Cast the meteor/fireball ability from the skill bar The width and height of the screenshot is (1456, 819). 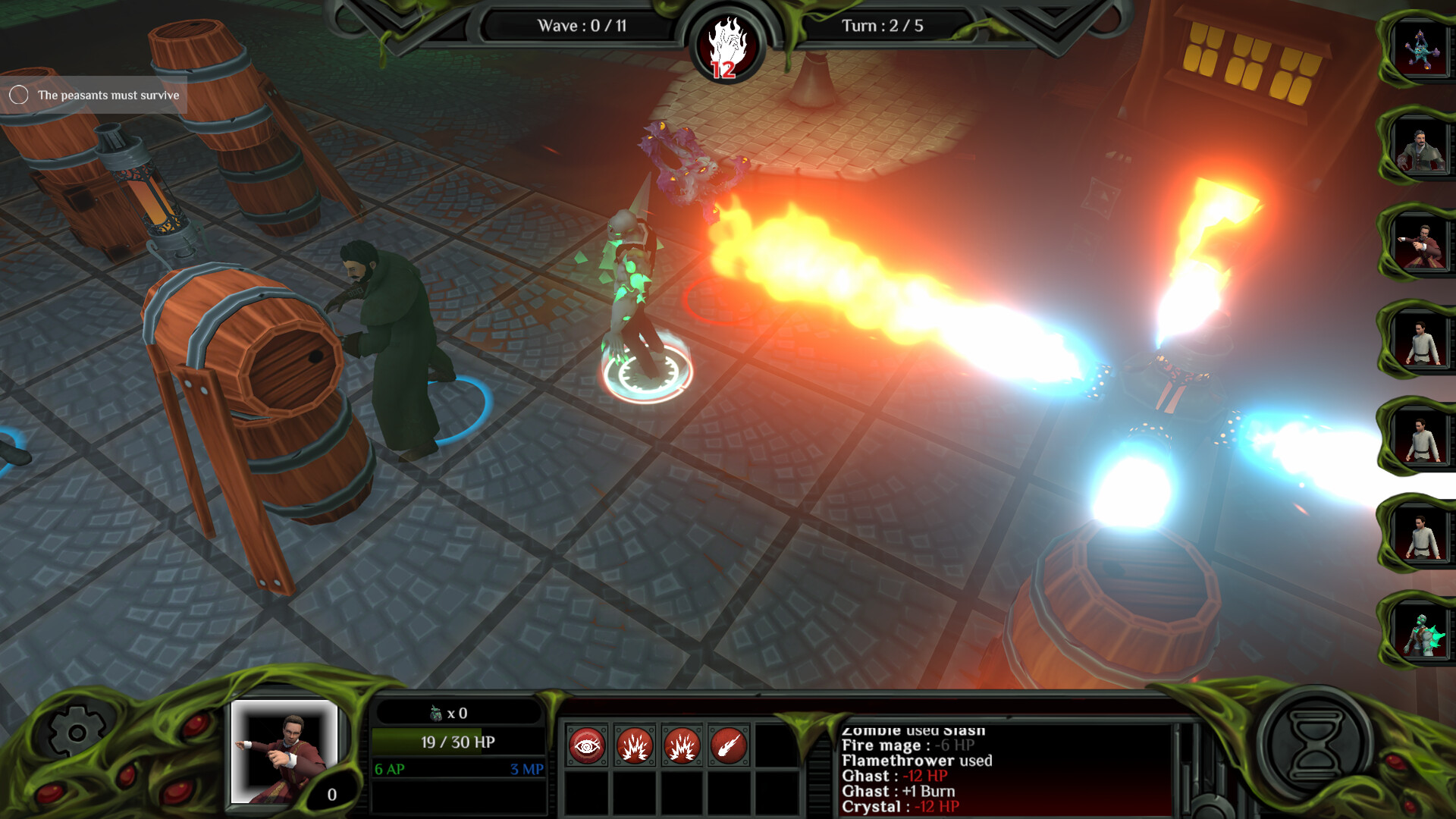(730, 745)
